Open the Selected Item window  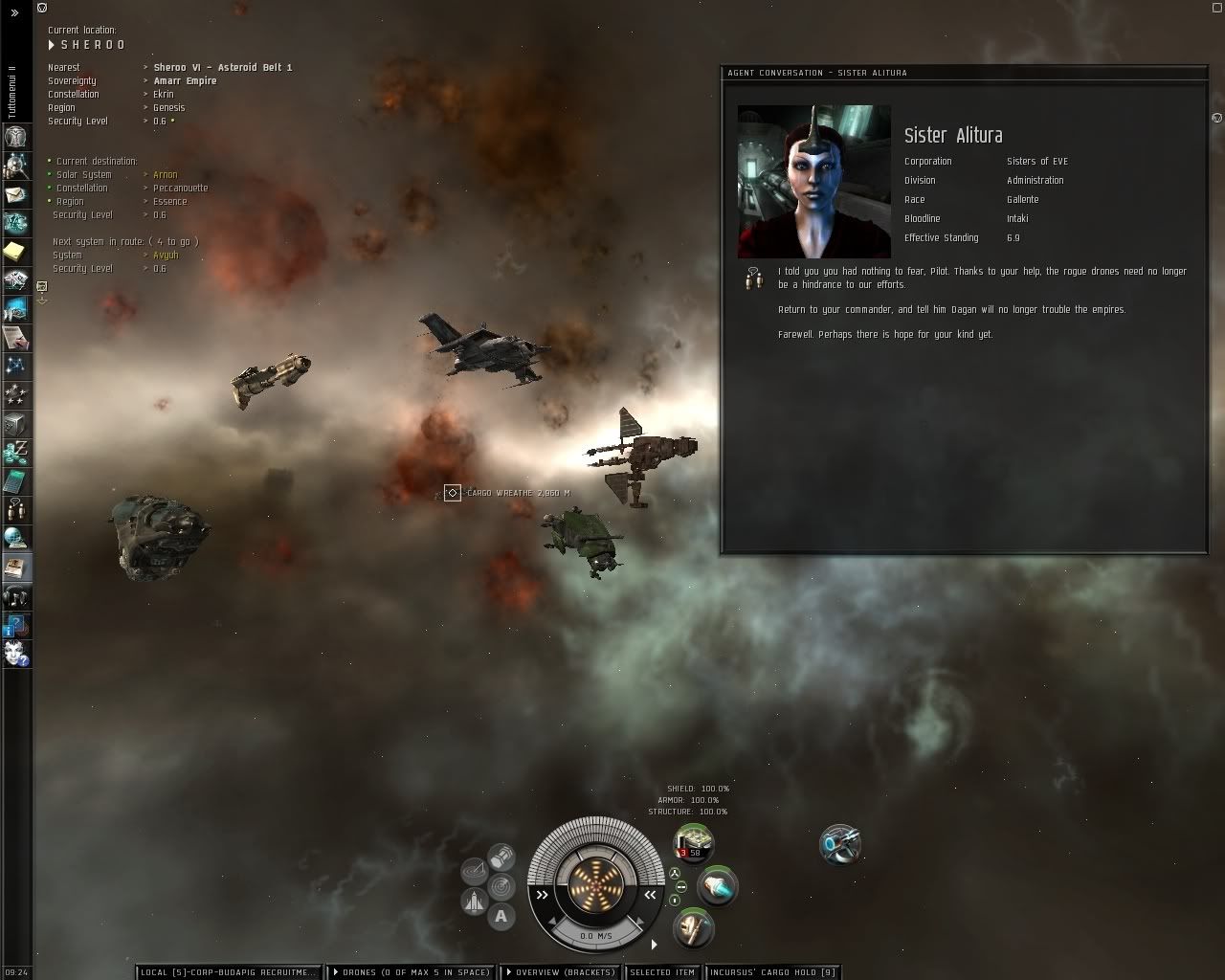[x=662, y=972]
